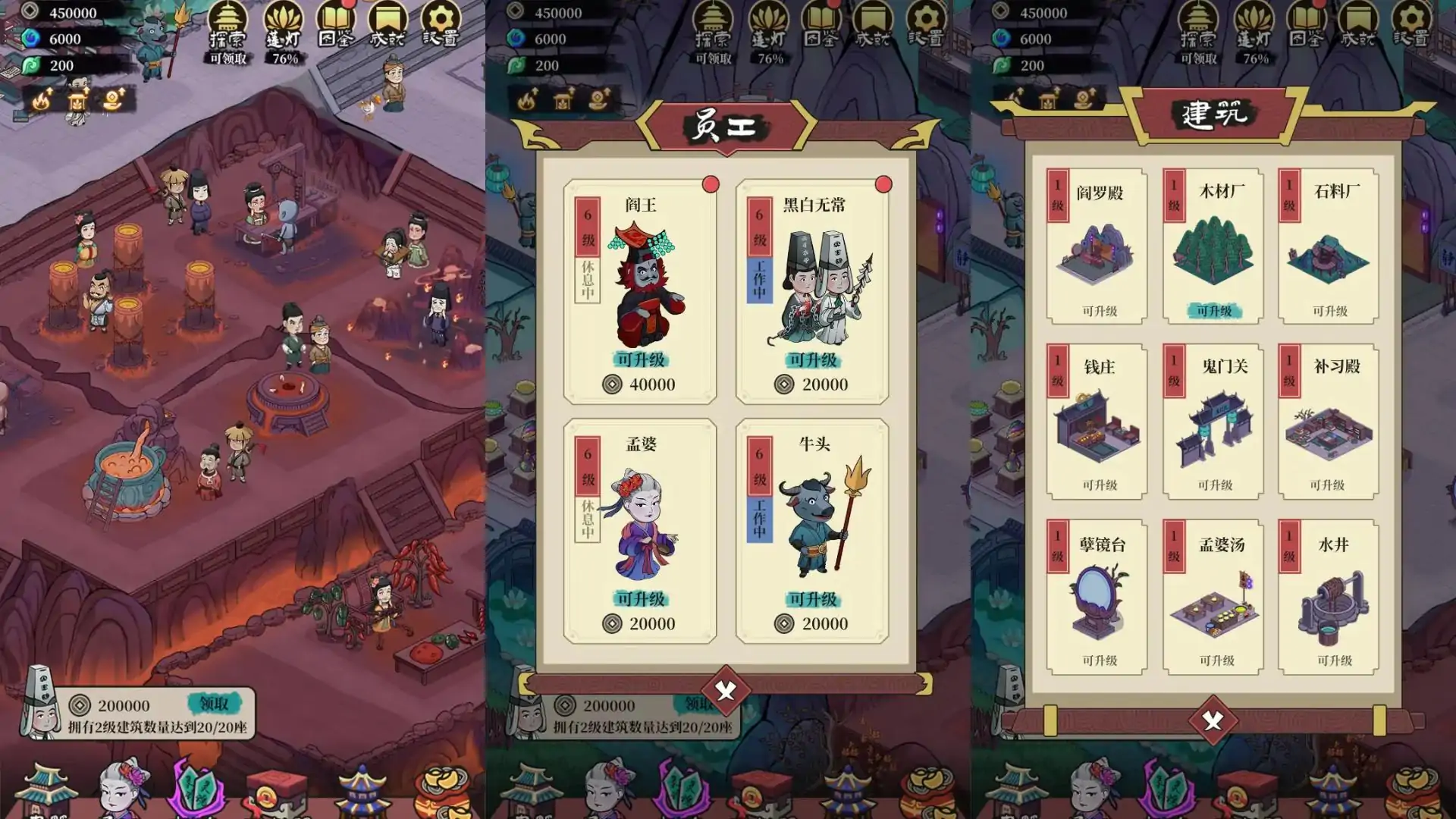Pick the 补习殿 building tile
Viewport: 1456px width, 819px height.
[1329, 422]
